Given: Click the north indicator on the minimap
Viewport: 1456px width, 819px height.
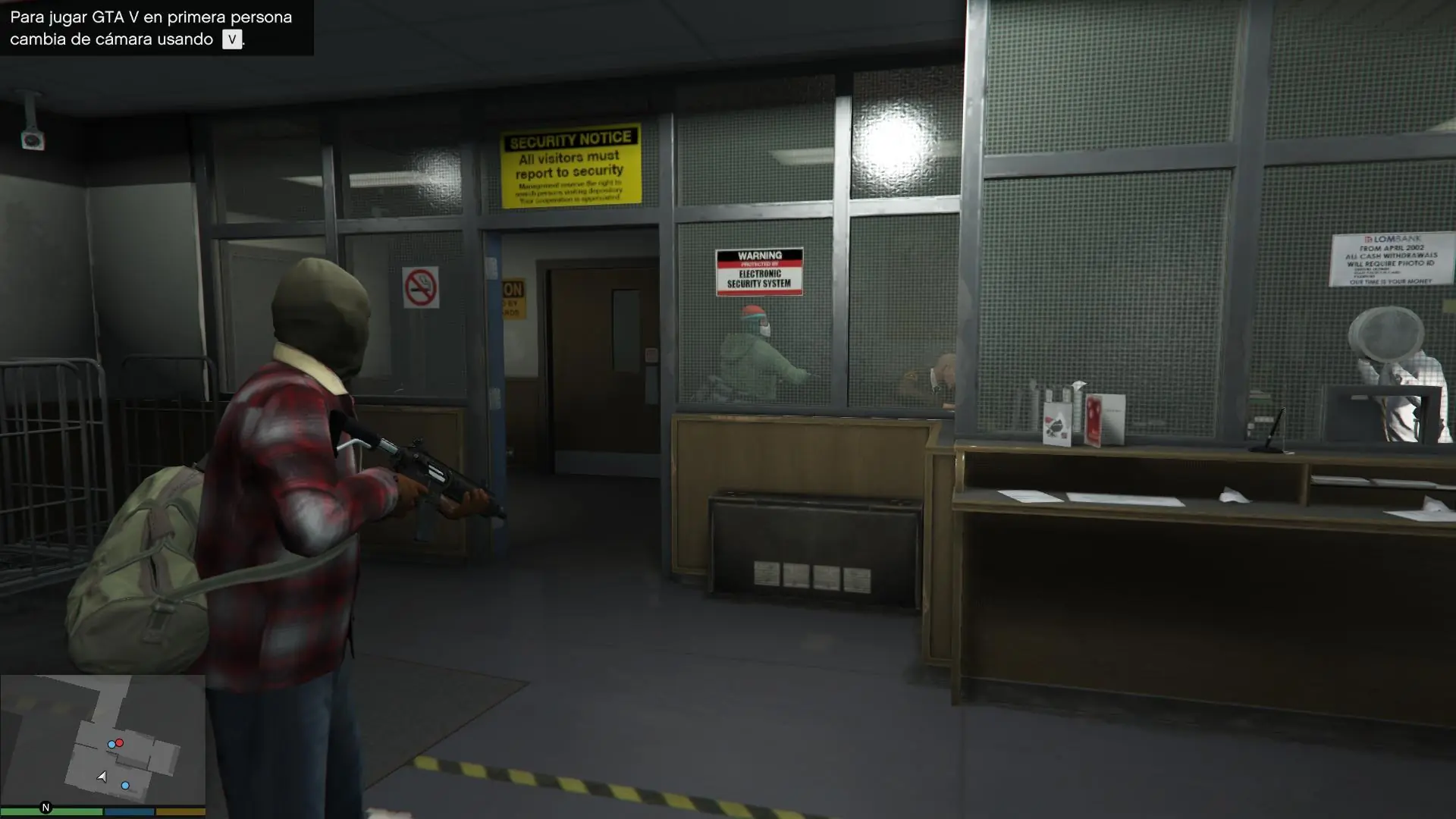Looking at the screenshot, I should coord(44,805).
